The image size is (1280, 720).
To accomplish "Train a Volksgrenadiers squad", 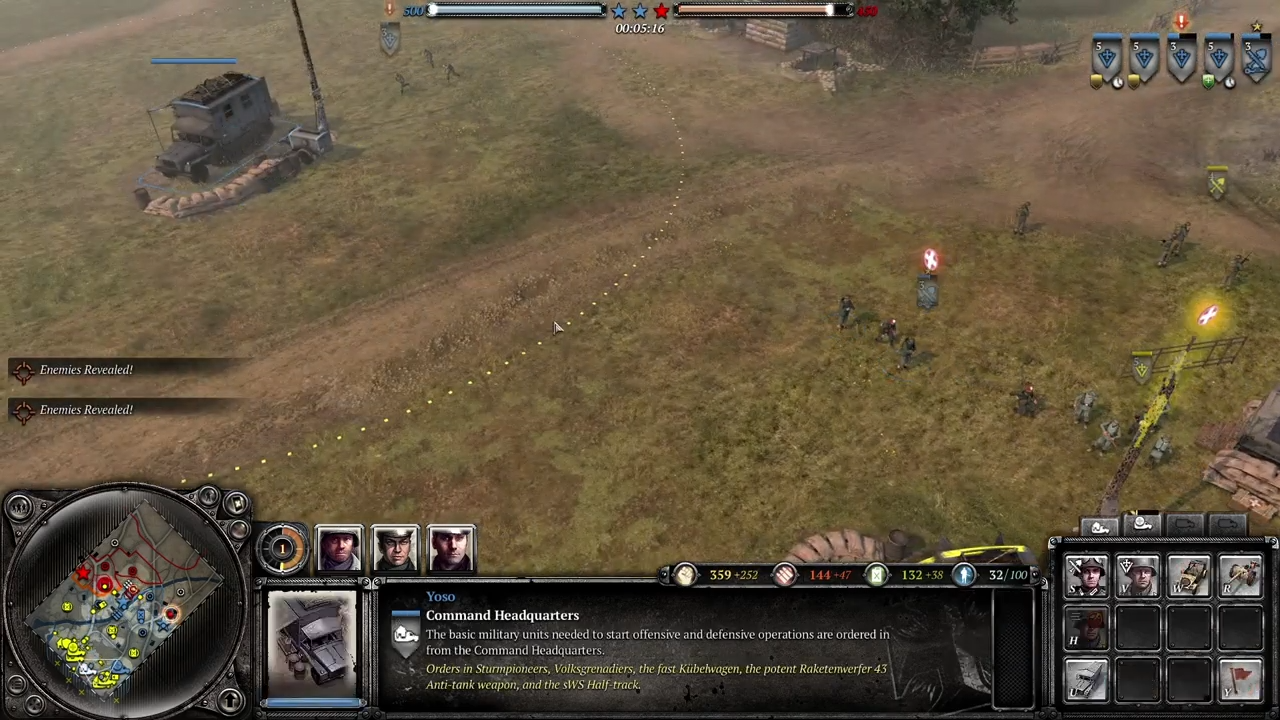I will [1139, 575].
